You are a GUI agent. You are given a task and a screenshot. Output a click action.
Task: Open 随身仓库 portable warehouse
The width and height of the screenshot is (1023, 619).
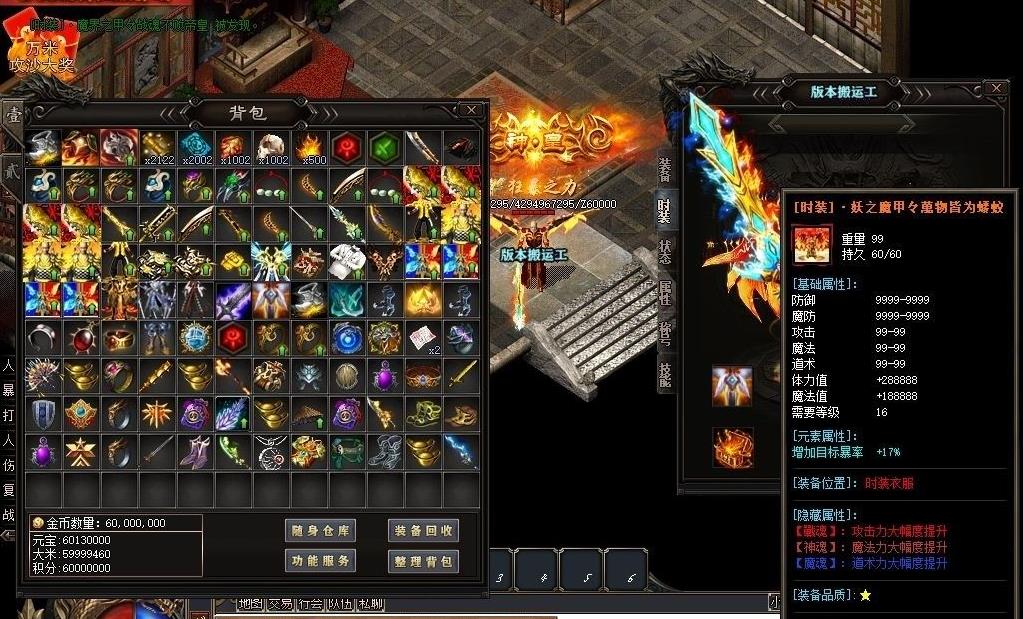pos(320,531)
